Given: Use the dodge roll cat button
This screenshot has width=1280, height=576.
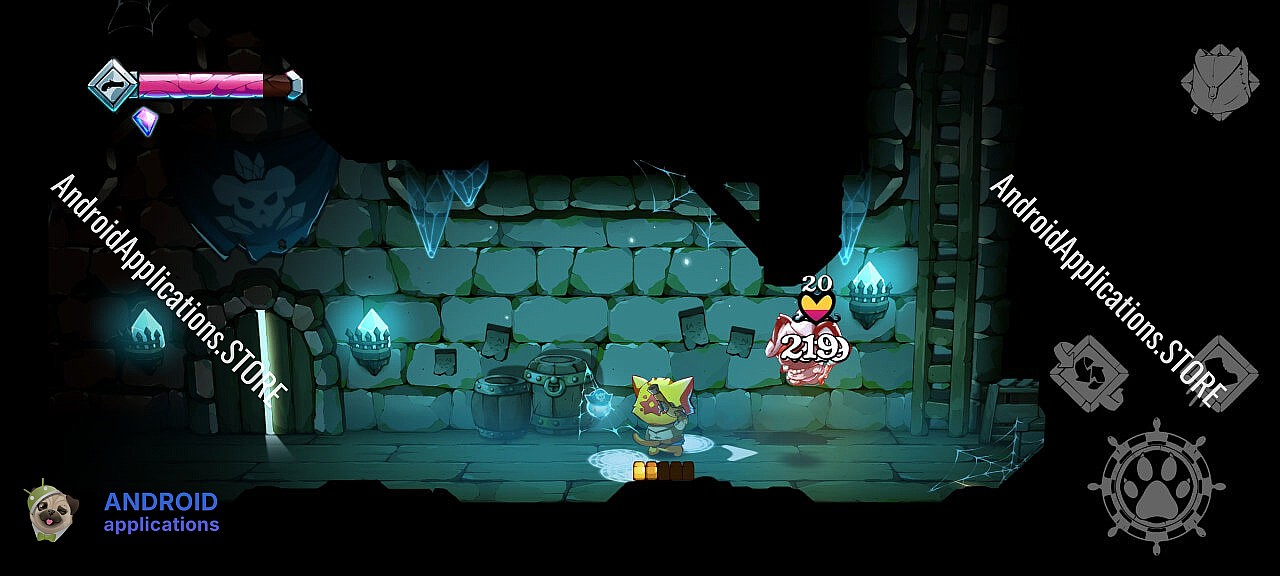Looking at the screenshot, I should click(x=1220, y=373).
